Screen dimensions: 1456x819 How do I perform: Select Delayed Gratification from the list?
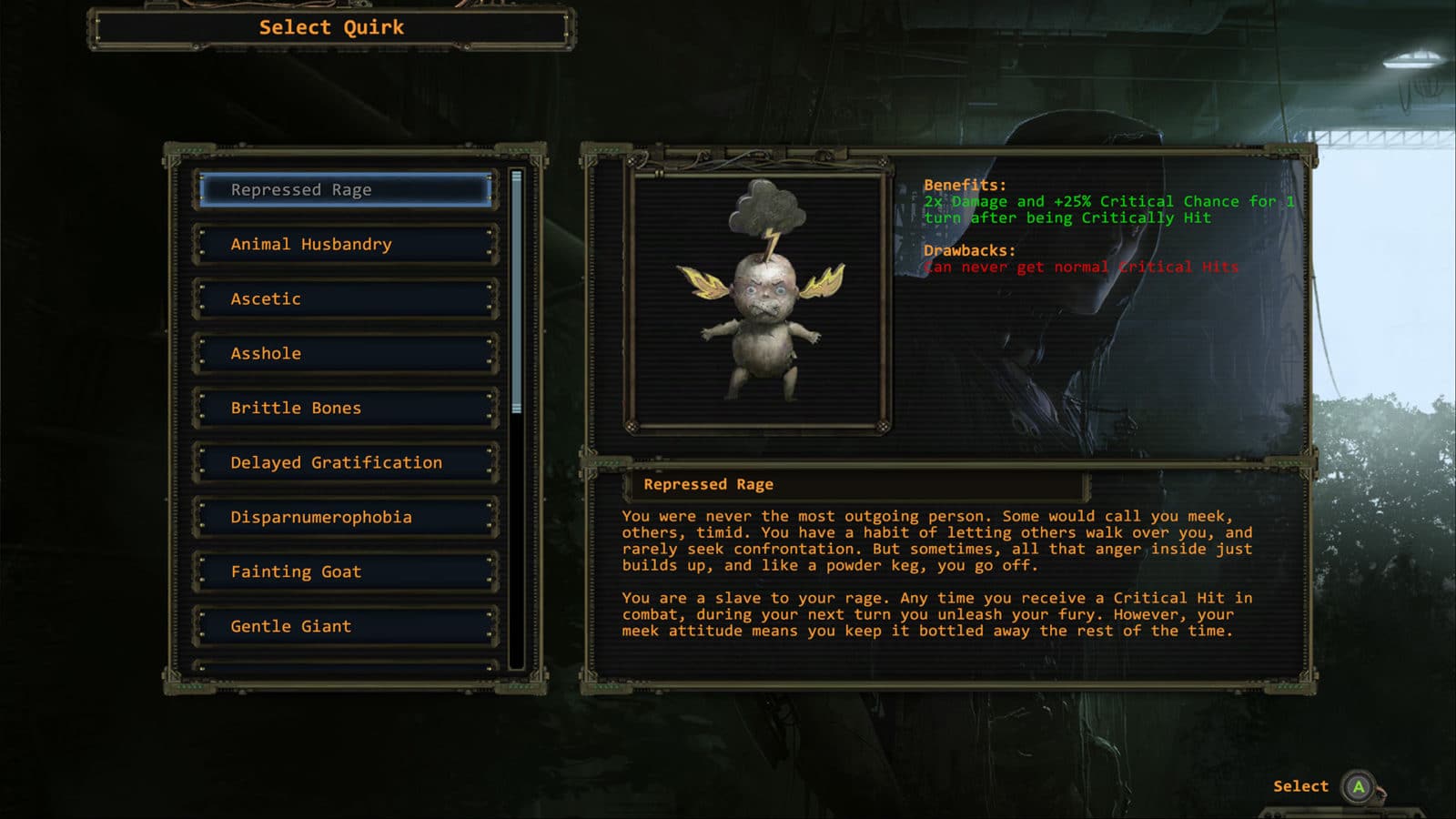click(346, 463)
